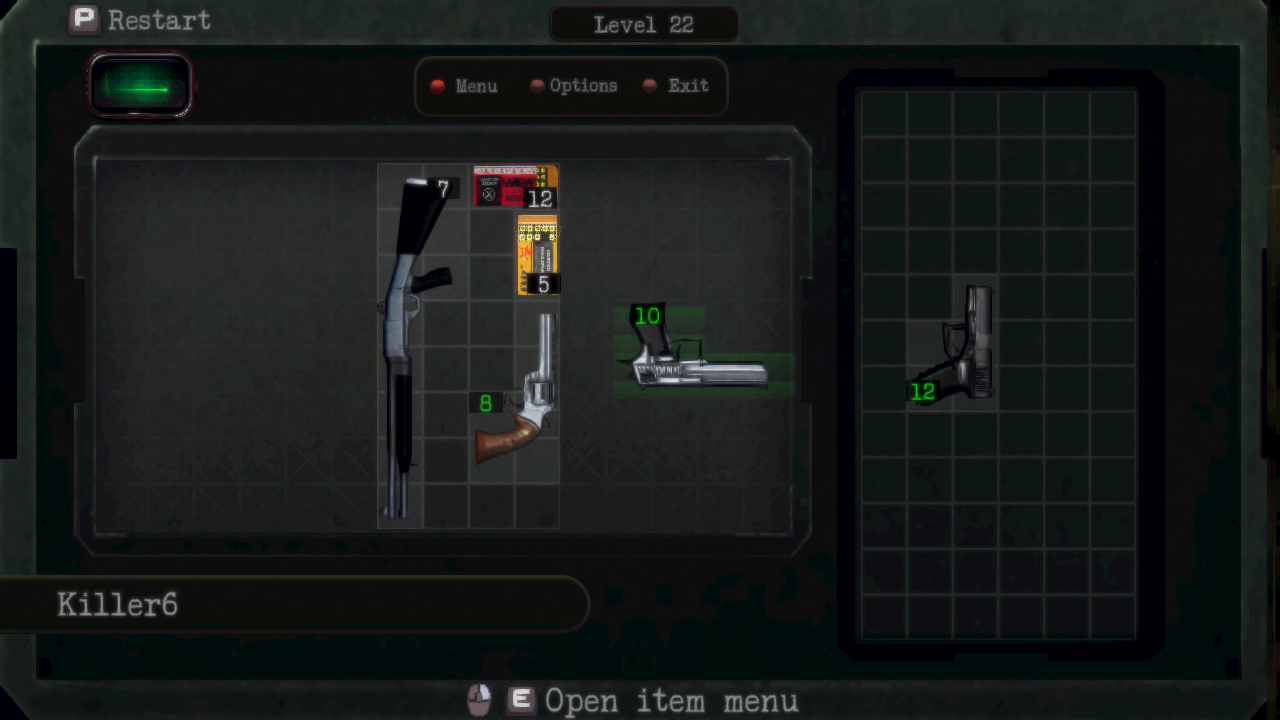Restart the current level
This screenshot has width=1280, height=720.
[140, 20]
